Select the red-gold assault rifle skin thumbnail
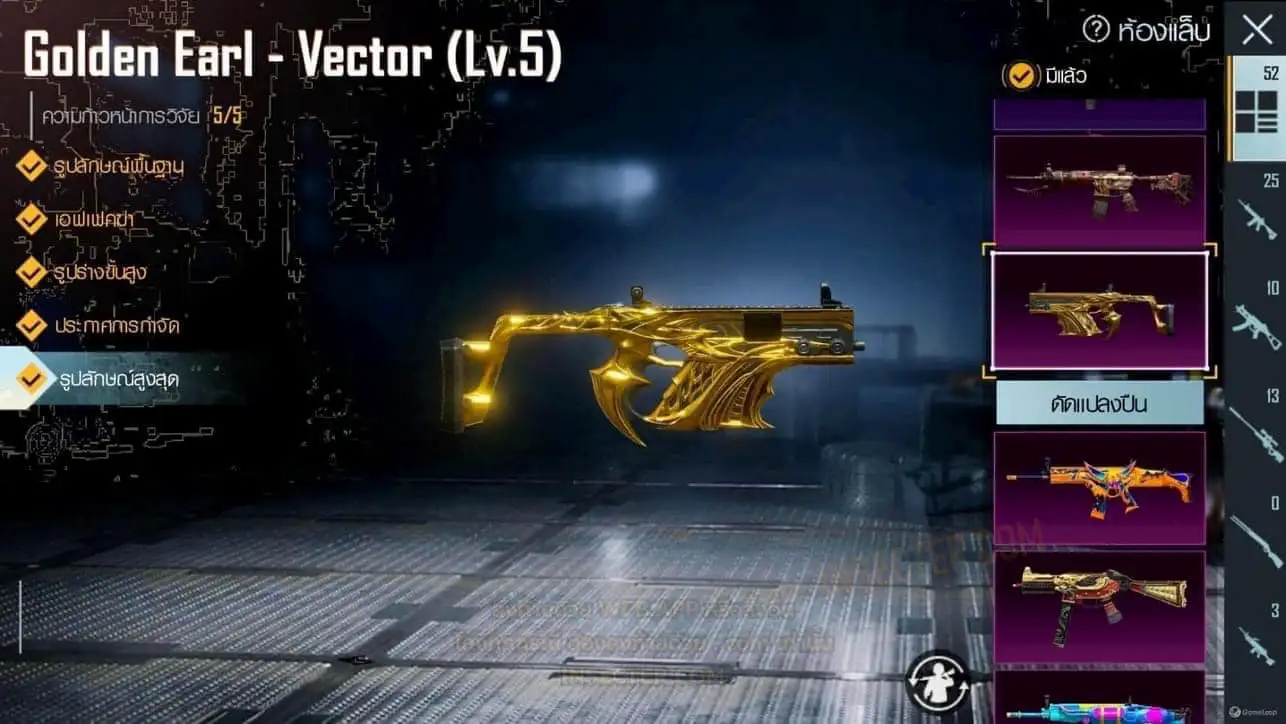Viewport: 1286px width, 724px height. 1099,190
